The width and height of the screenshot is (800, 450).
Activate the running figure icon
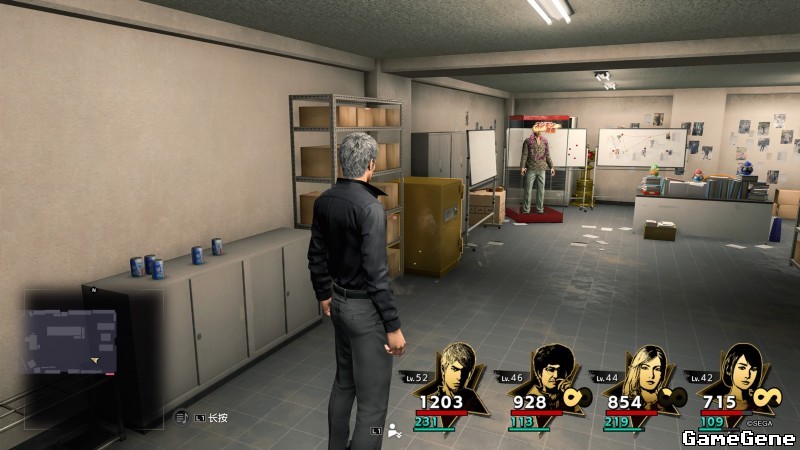pos(395,430)
